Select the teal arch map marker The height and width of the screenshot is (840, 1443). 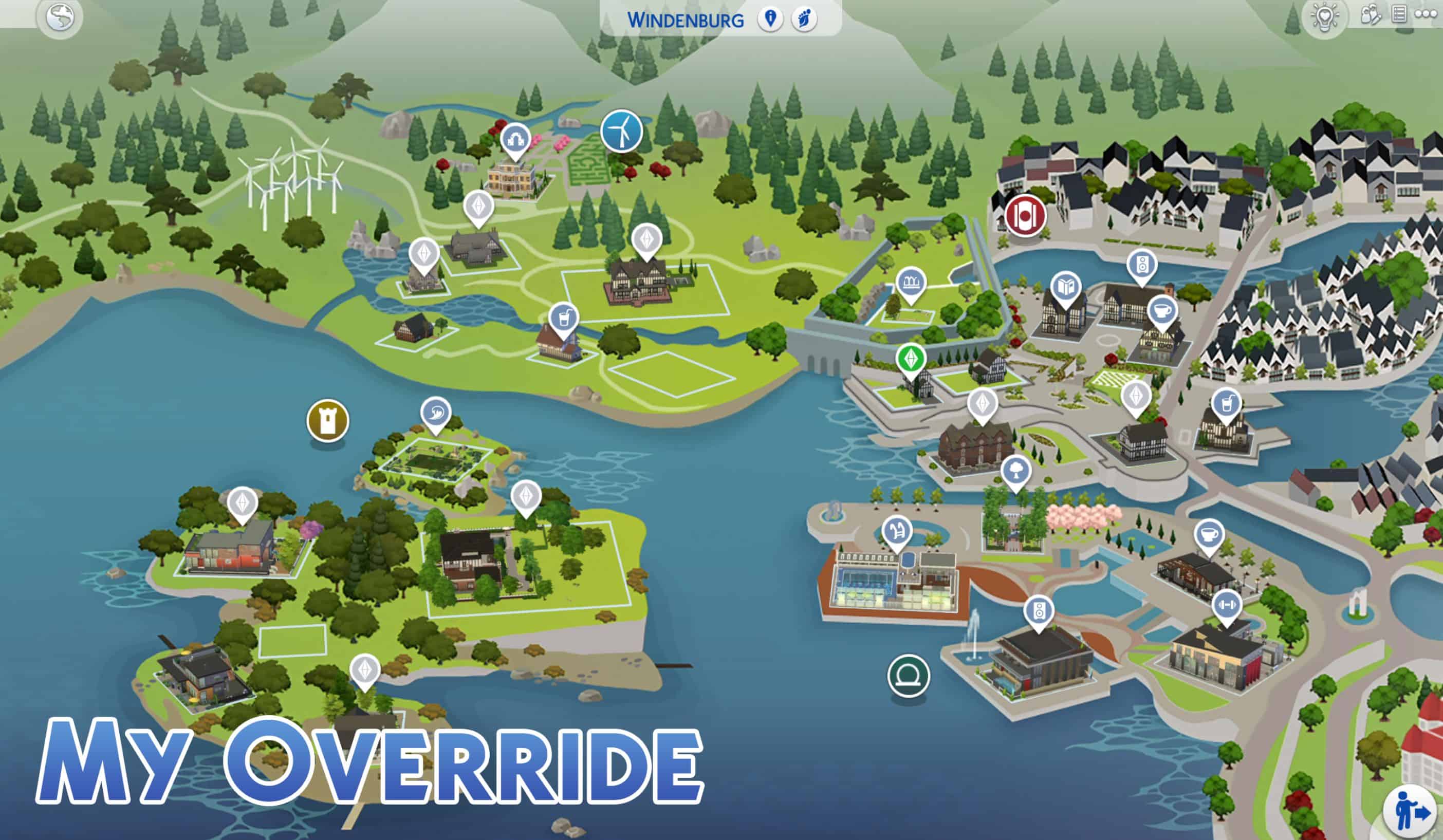(x=908, y=676)
